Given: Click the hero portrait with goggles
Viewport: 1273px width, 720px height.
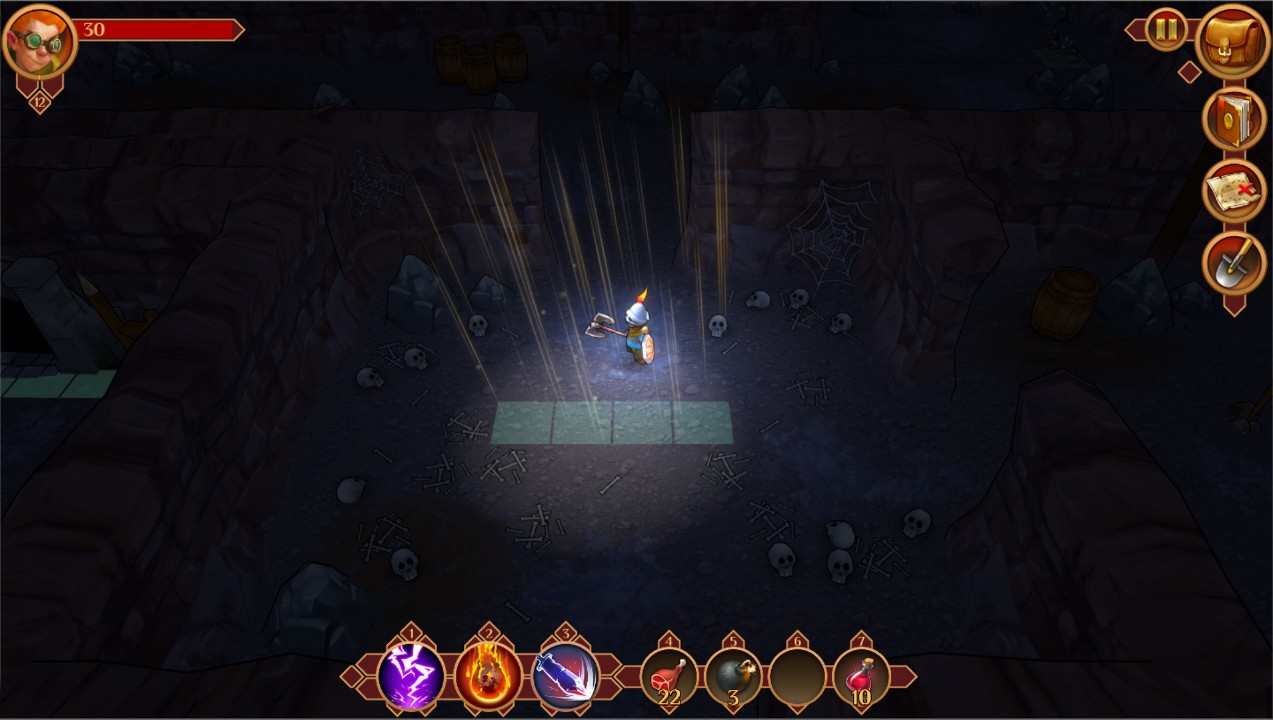Looking at the screenshot, I should pyautogui.click(x=40, y=42).
